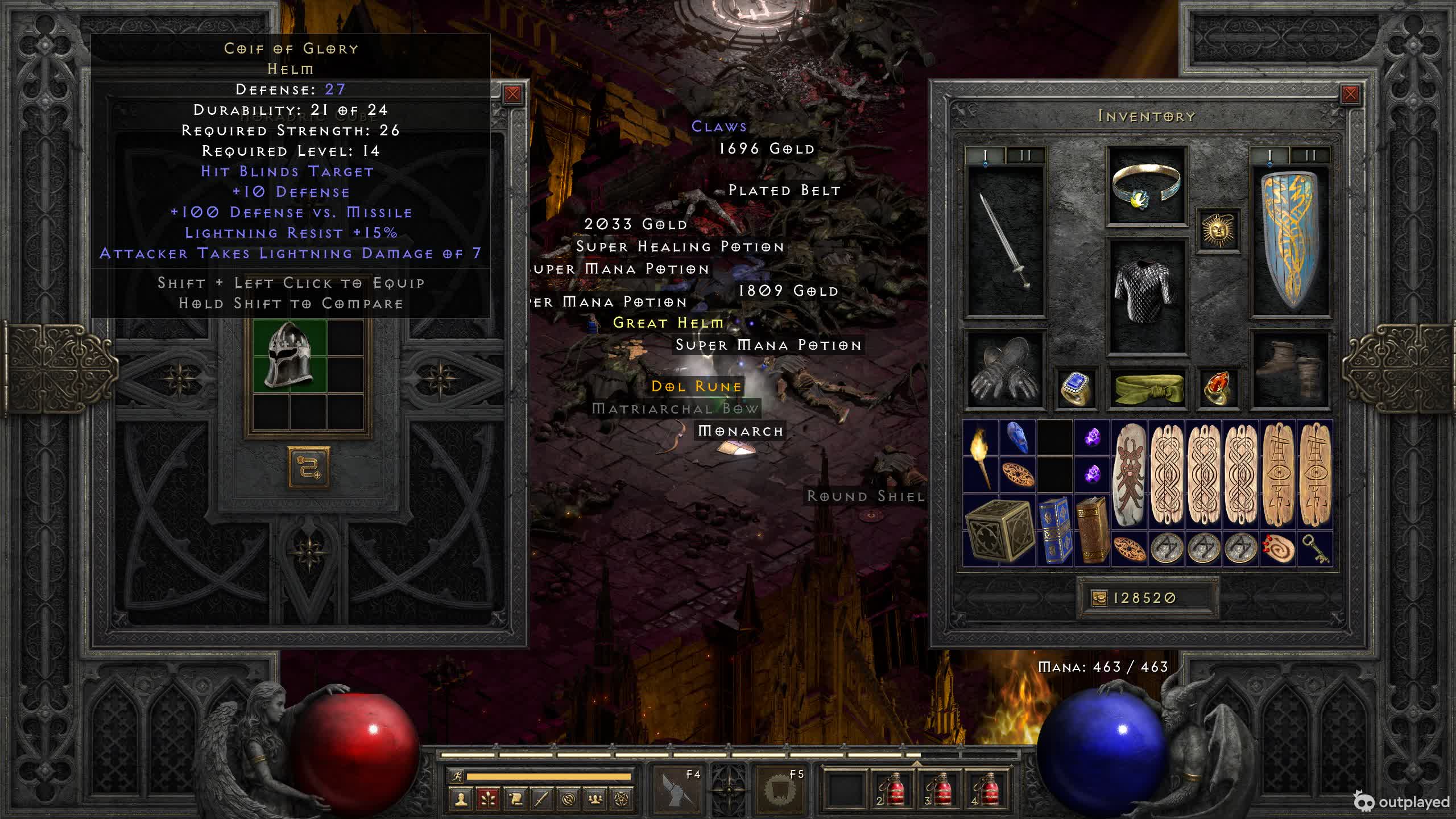Select the equipped scale body armor
The height and width of the screenshot is (819, 1456).
[1146, 296]
